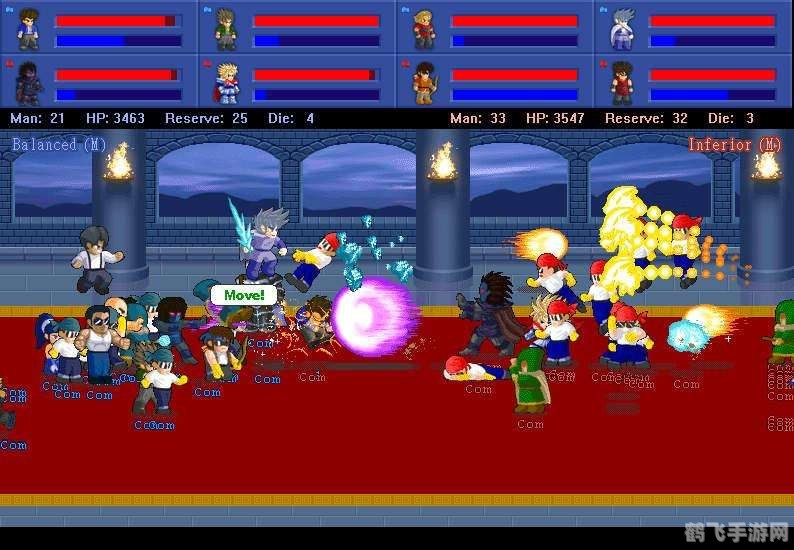Choose the brown-haired archer portrait
Image resolution: width=794 pixels, height=550 pixels.
(424, 82)
